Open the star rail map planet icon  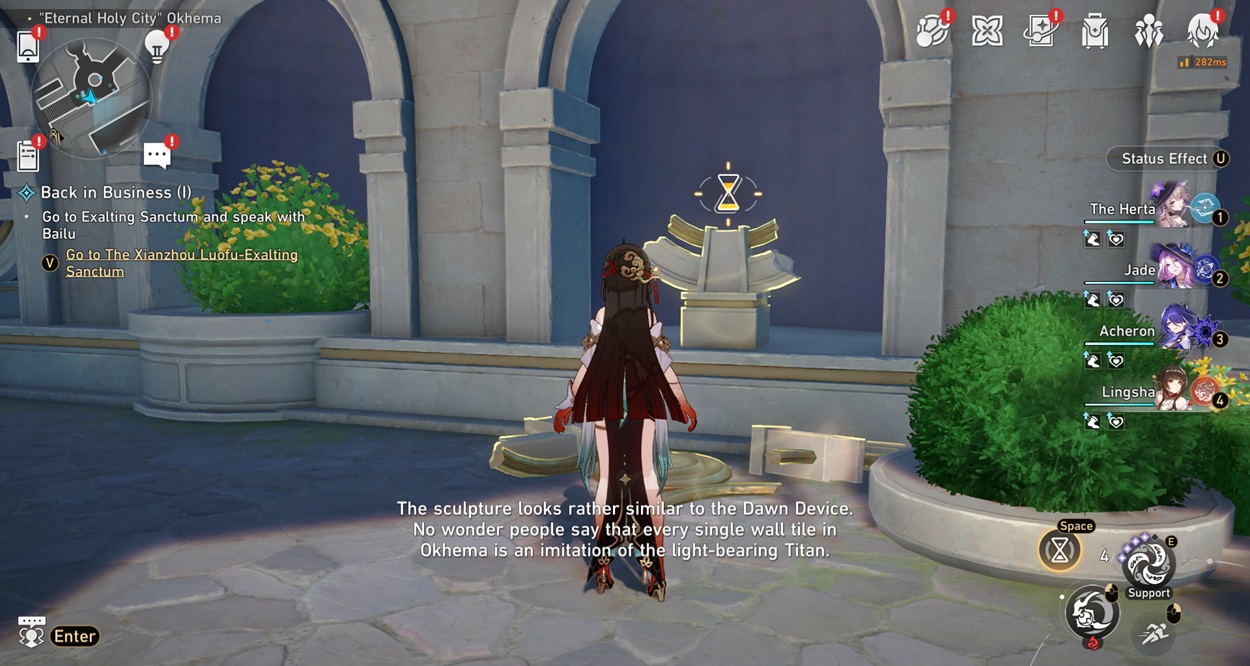click(x=933, y=32)
